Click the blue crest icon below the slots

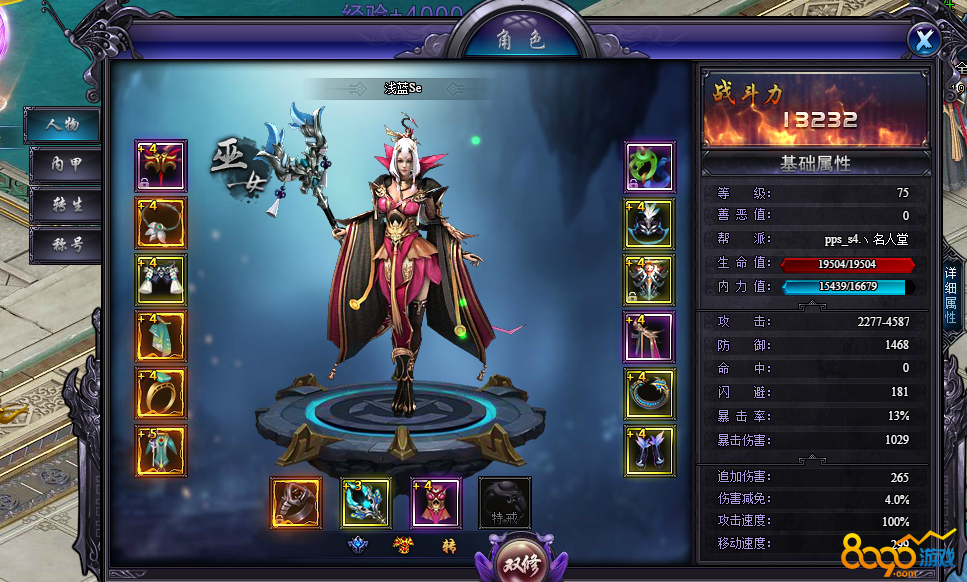point(359,545)
